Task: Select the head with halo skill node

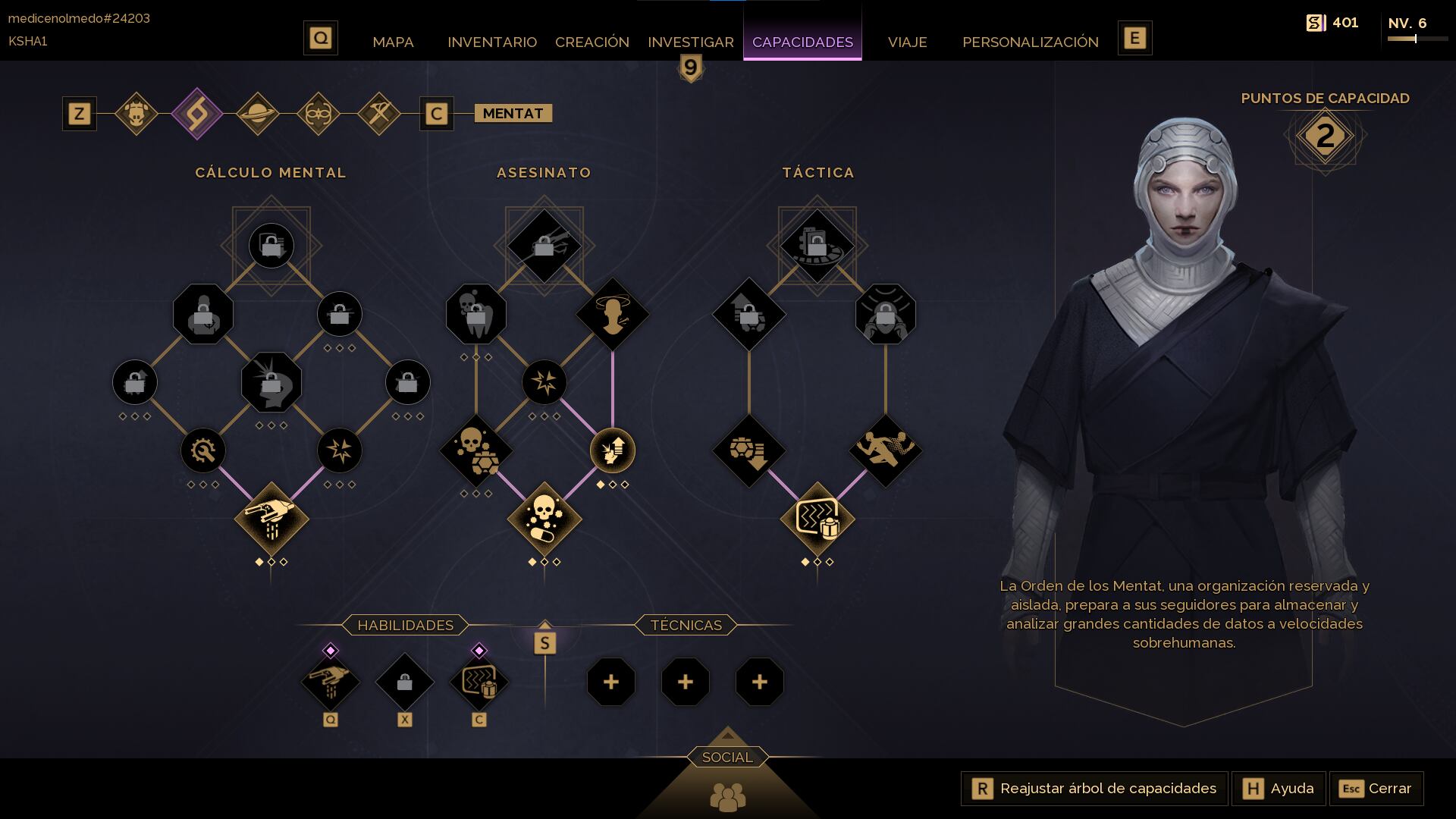Action: tap(613, 314)
